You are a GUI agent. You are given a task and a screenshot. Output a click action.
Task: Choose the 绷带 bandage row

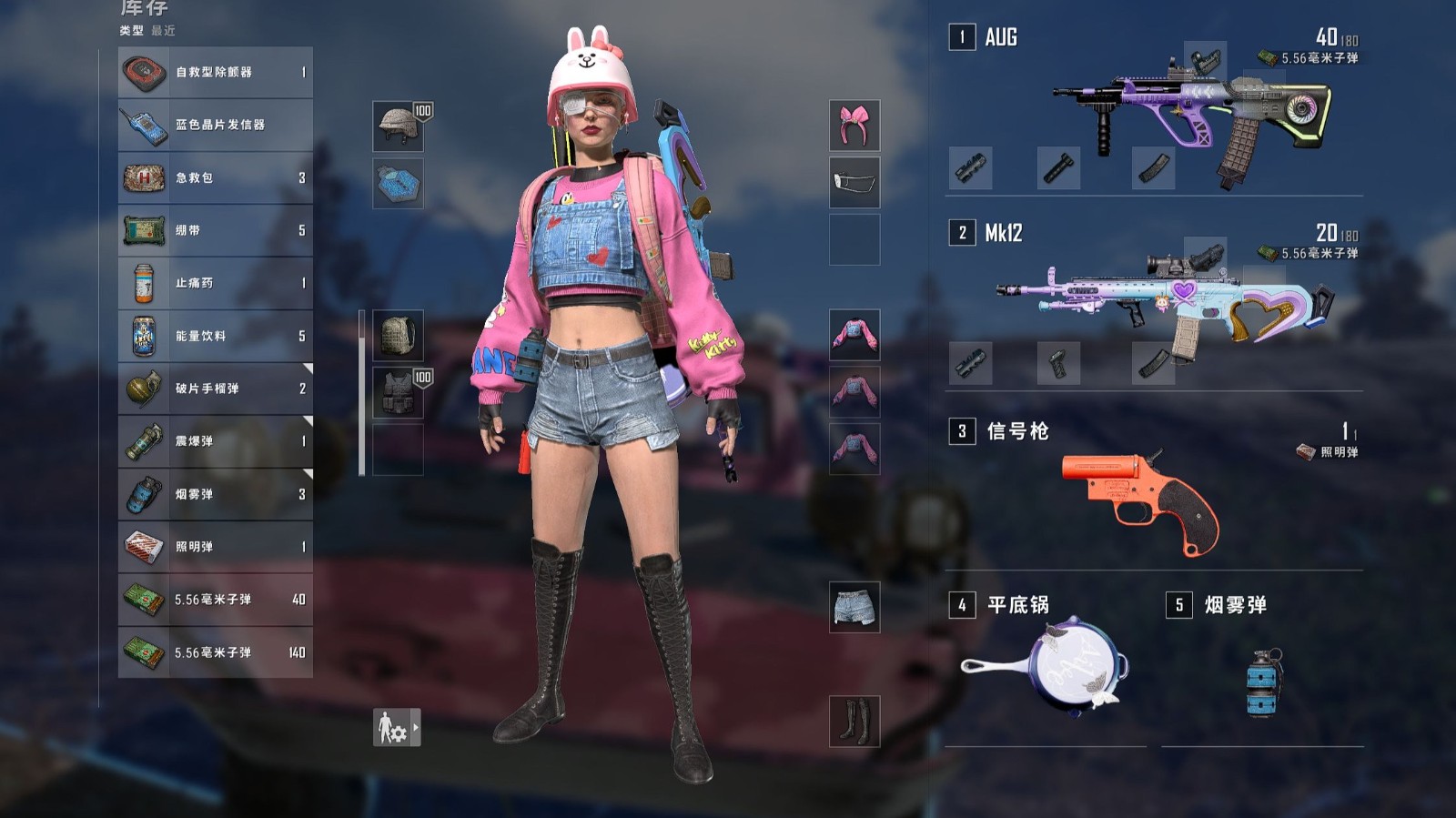[216, 230]
